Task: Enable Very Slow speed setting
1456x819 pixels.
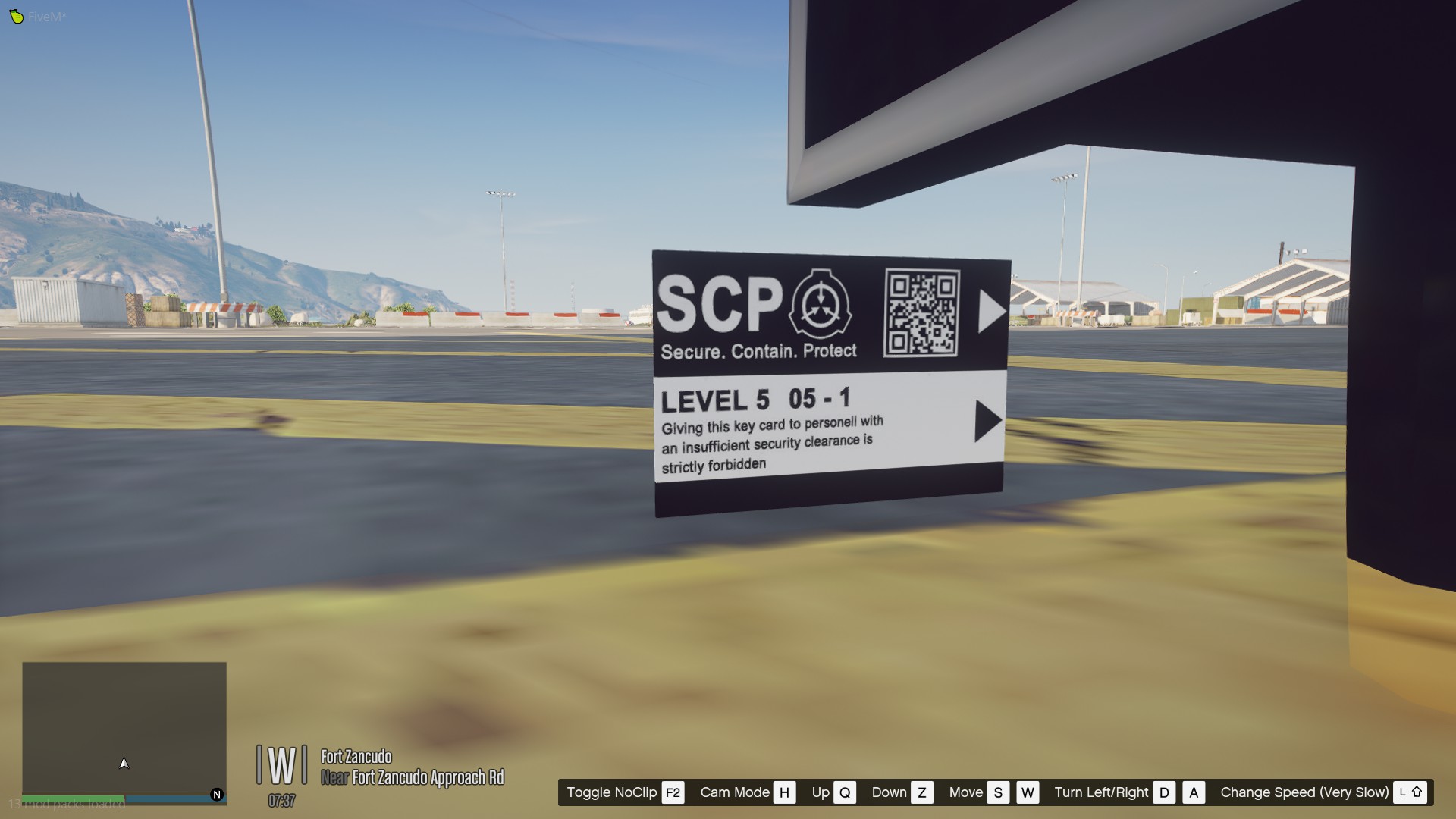Action: (1304, 792)
